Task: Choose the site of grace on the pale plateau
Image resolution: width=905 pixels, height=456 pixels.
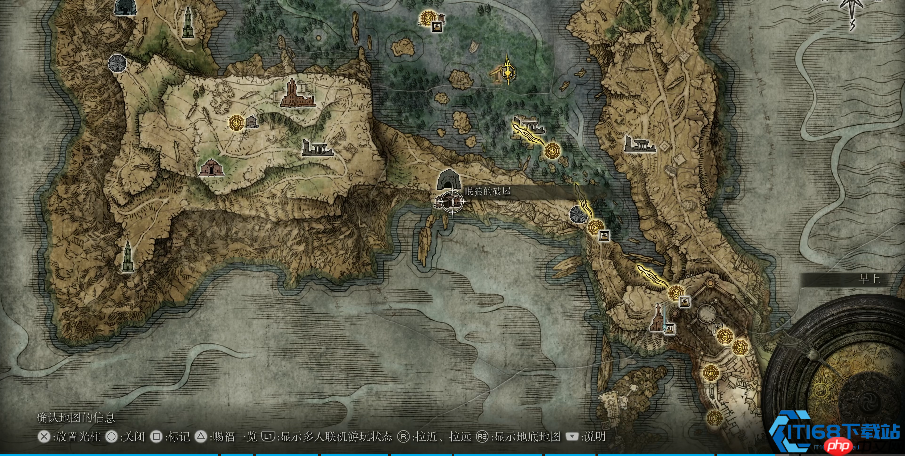Action: click(x=236, y=122)
